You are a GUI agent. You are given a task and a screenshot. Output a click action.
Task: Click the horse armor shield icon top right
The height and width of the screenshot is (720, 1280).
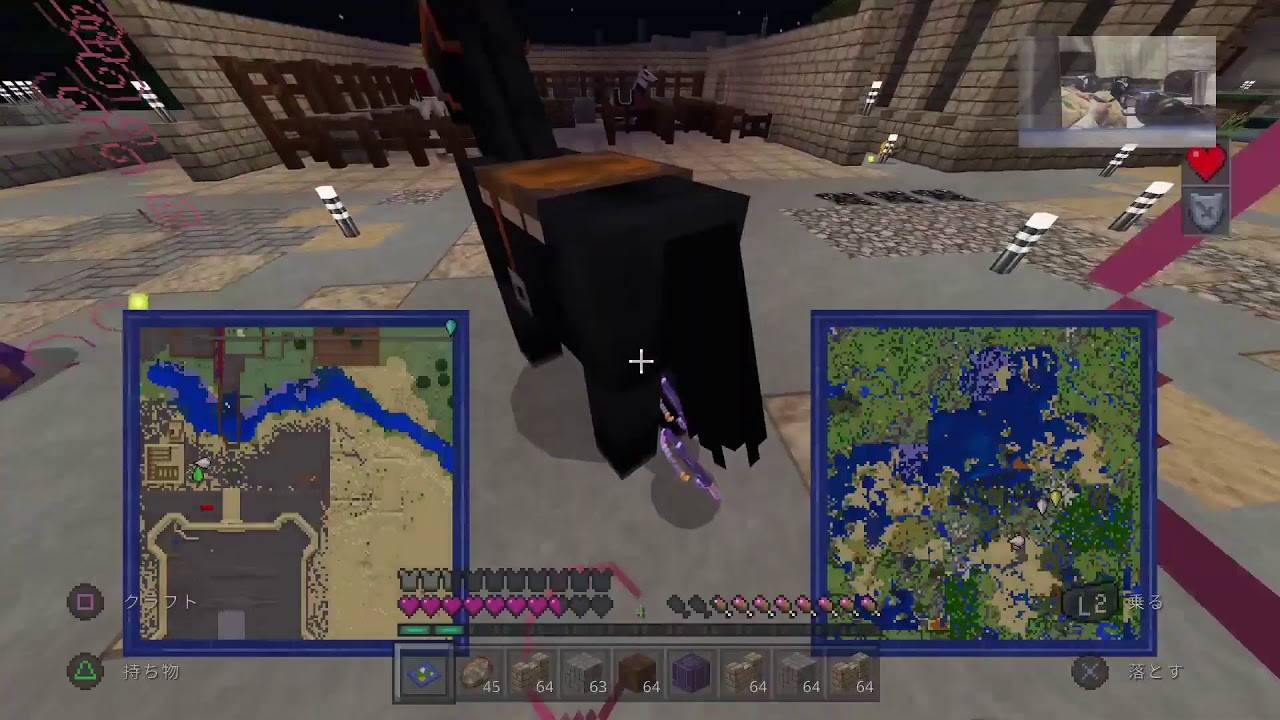(x=1206, y=210)
